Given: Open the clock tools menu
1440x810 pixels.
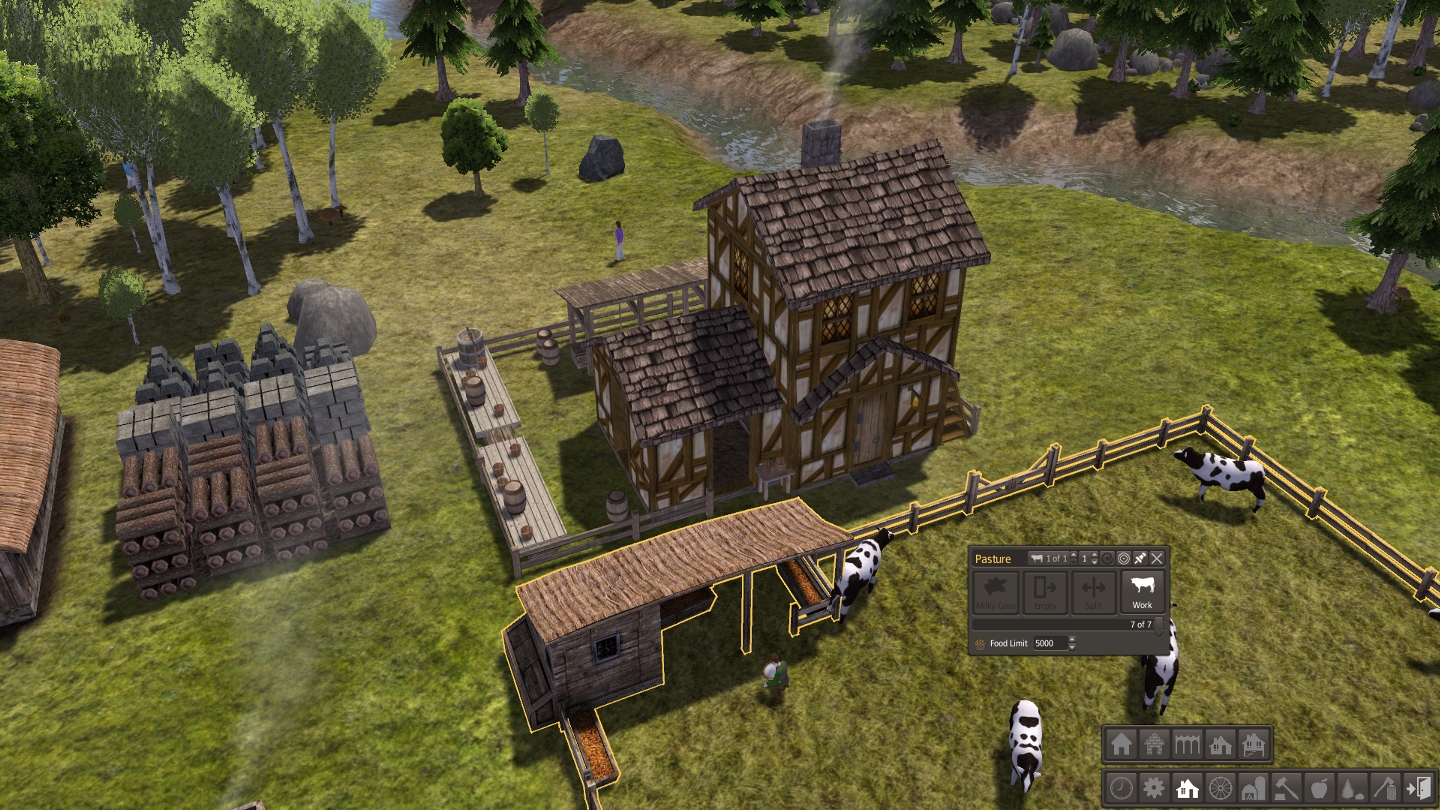Looking at the screenshot, I should click(x=1122, y=787).
